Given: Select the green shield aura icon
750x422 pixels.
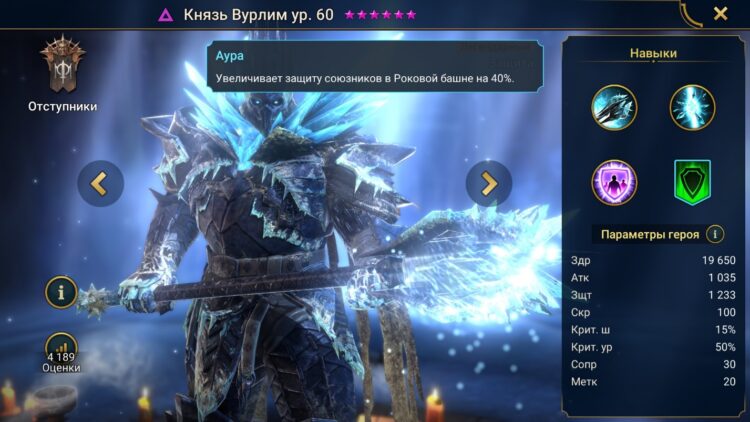Looking at the screenshot, I should (692, 183).
